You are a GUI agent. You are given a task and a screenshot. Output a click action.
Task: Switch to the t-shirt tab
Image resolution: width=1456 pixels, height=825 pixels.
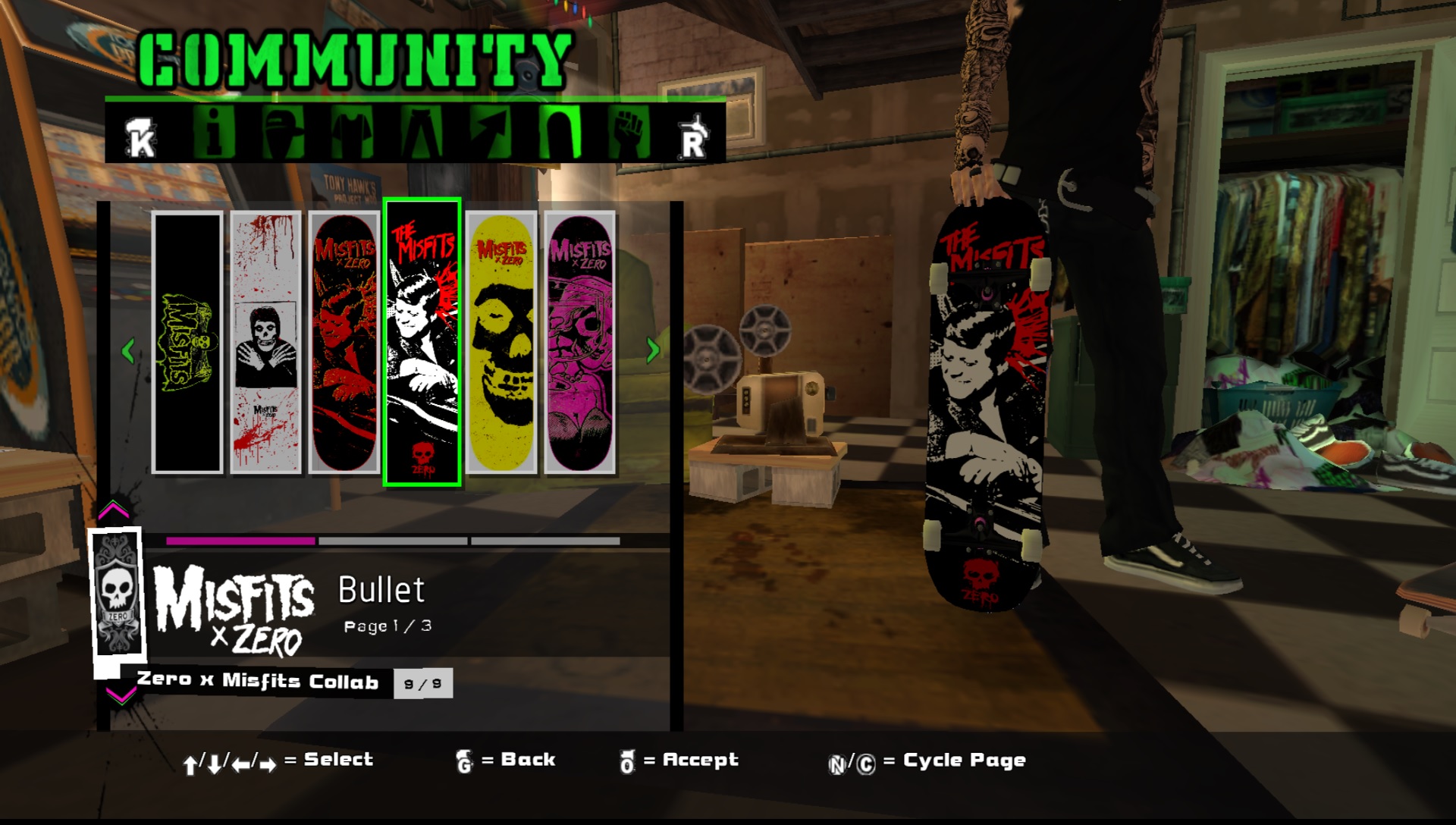(352, 132)
